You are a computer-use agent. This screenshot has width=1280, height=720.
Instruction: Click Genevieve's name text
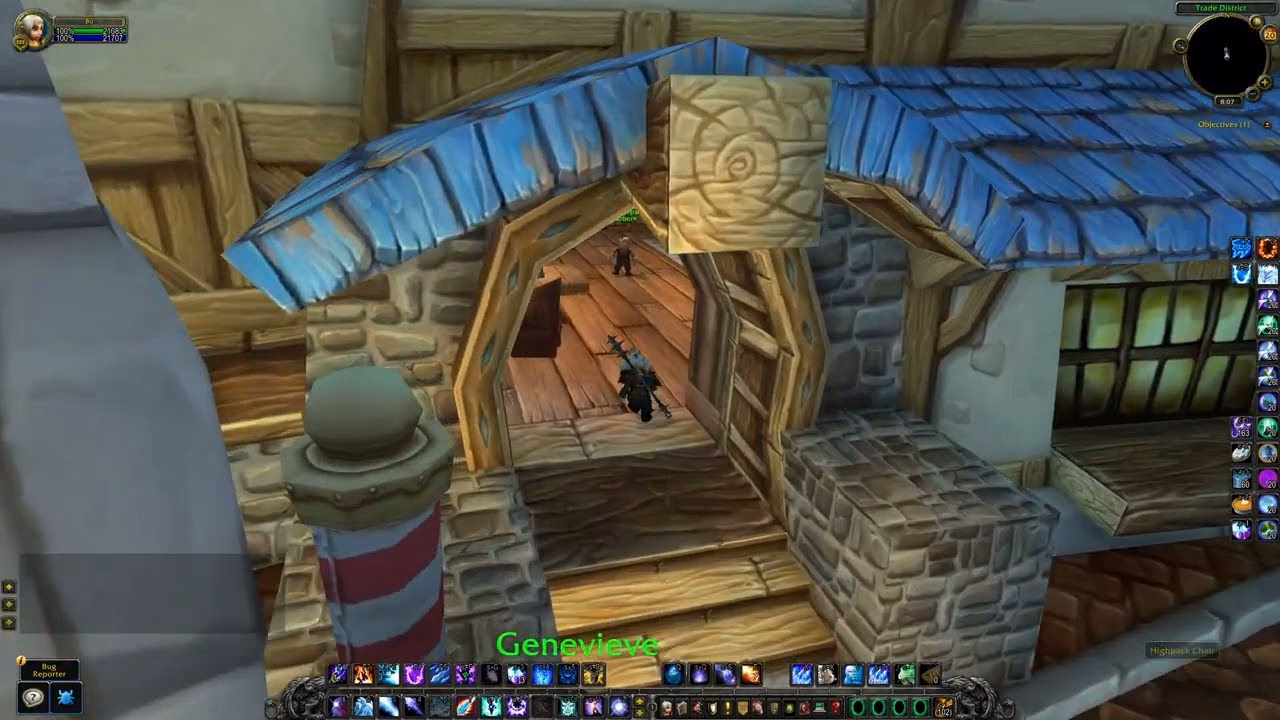pyautogui.click(x=578, y=645)
